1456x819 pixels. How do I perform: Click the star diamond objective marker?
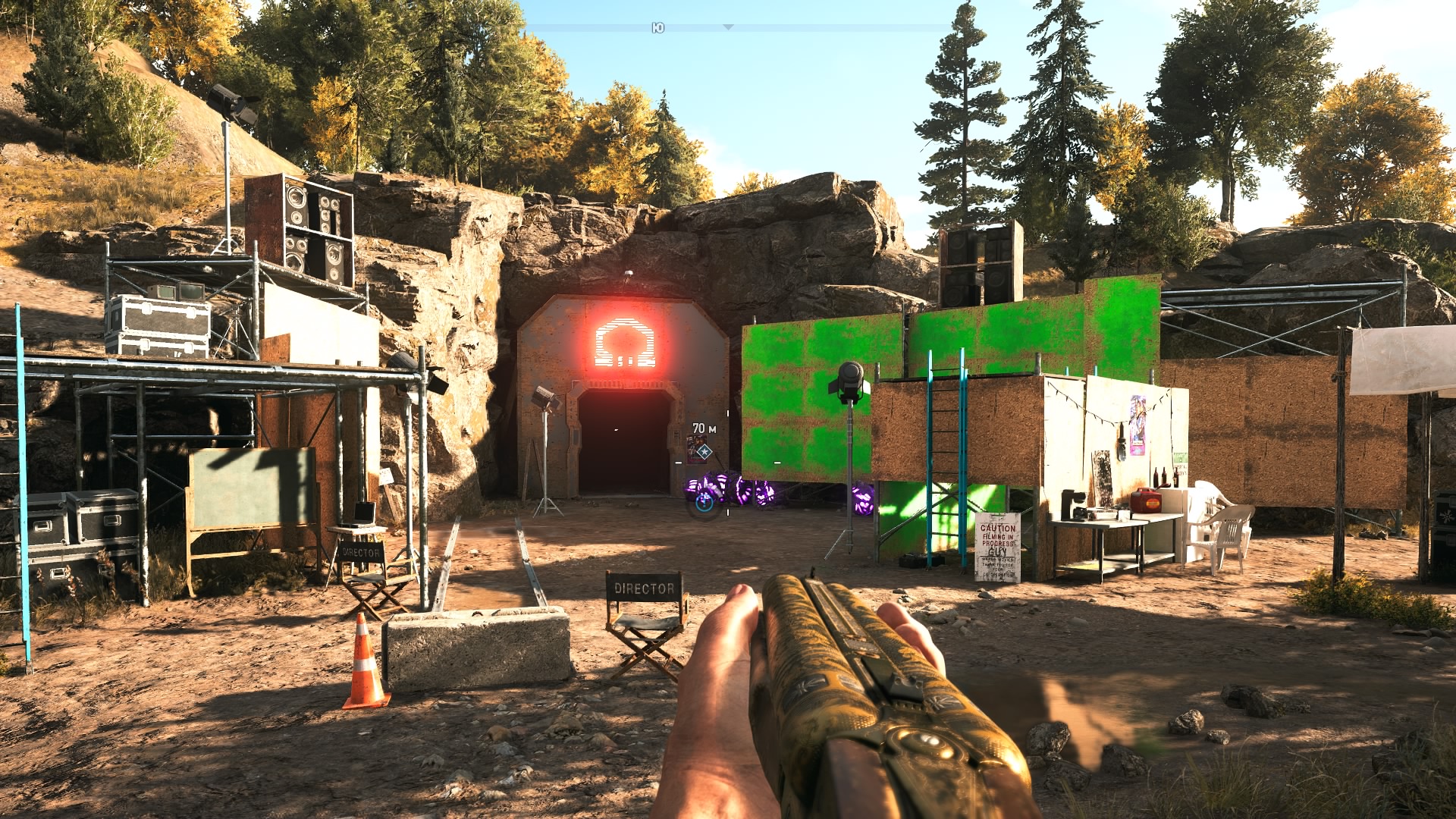704,452
